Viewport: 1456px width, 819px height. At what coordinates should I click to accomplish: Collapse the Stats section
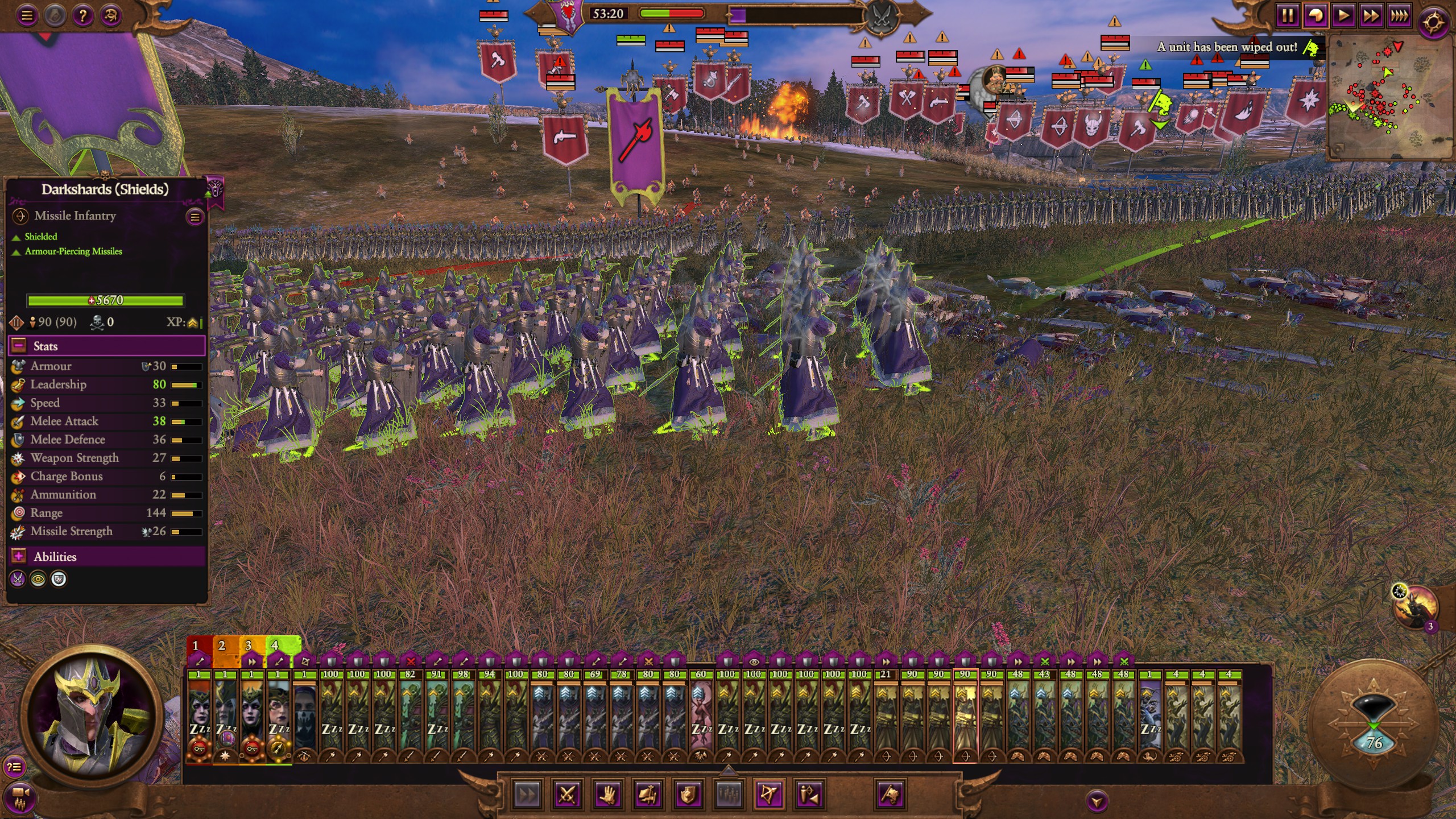[19, 346]
